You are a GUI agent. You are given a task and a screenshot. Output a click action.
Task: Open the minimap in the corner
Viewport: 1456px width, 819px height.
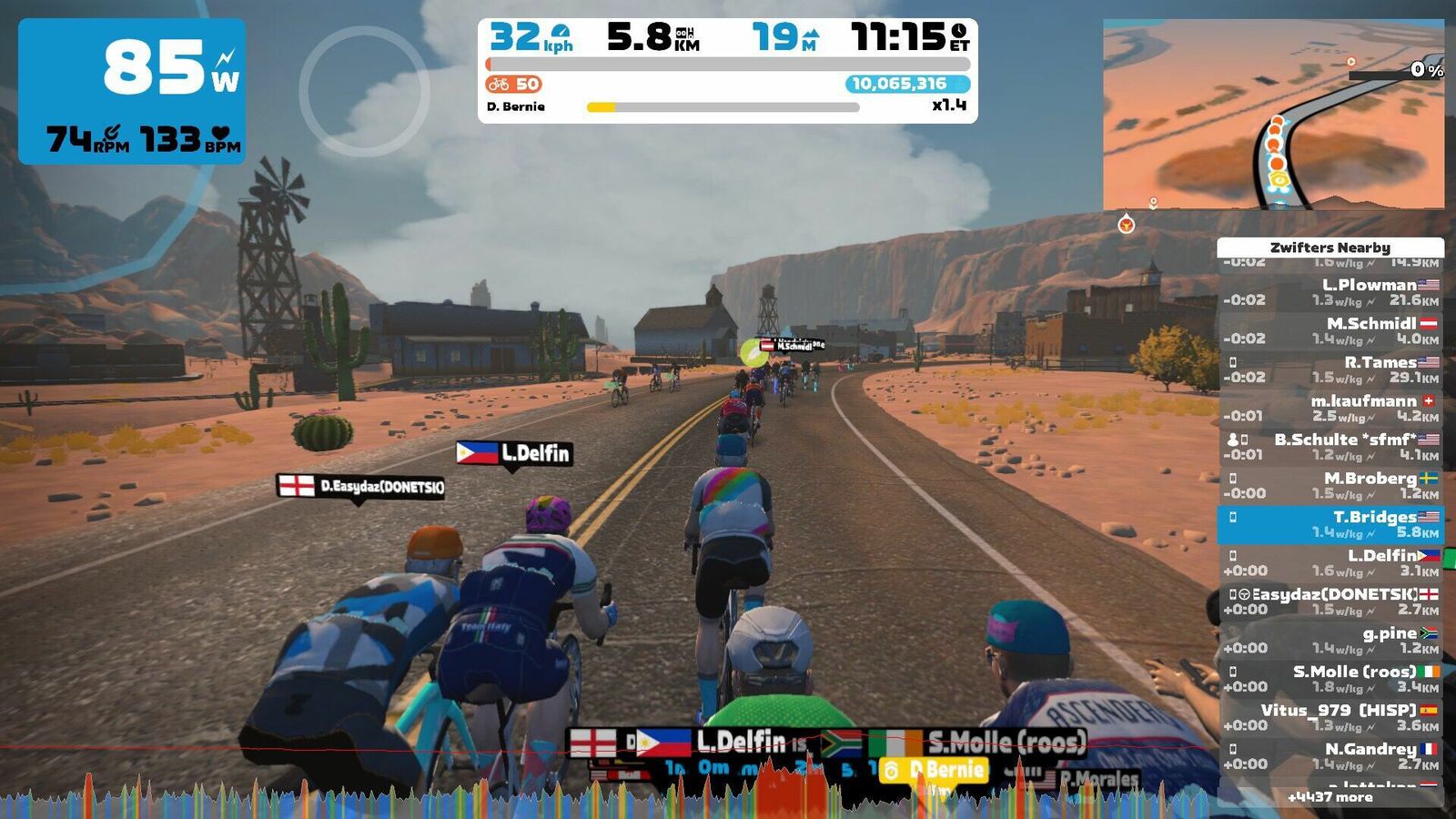click(x=1273, y=115)
